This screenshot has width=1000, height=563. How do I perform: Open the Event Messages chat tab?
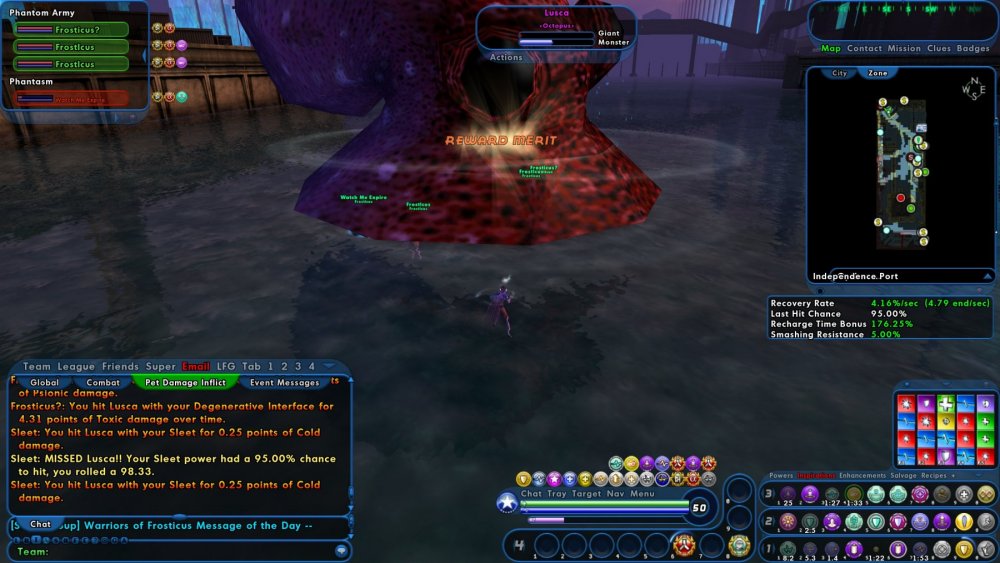coord(284,382)
